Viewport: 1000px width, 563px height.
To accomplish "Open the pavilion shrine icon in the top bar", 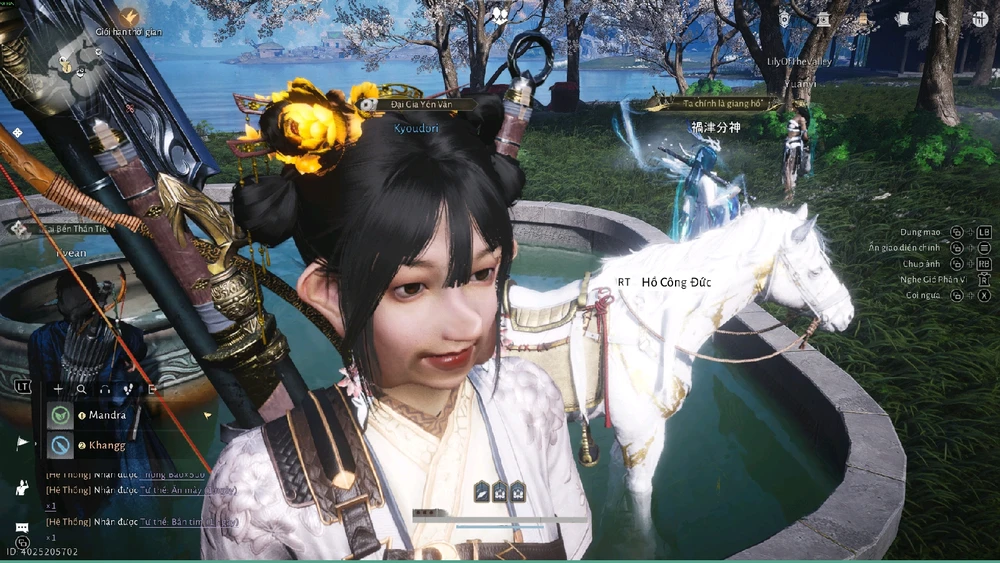I will 823,18.
